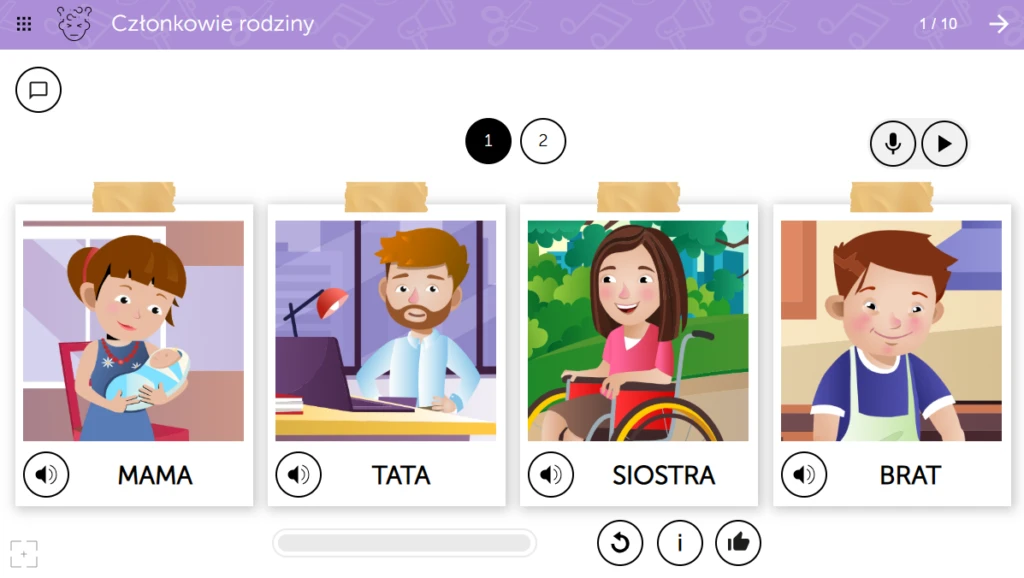The height and width of the screenshot is (578, 1024).
Task: Play audio for BRAT
Action: coord(804,475)
